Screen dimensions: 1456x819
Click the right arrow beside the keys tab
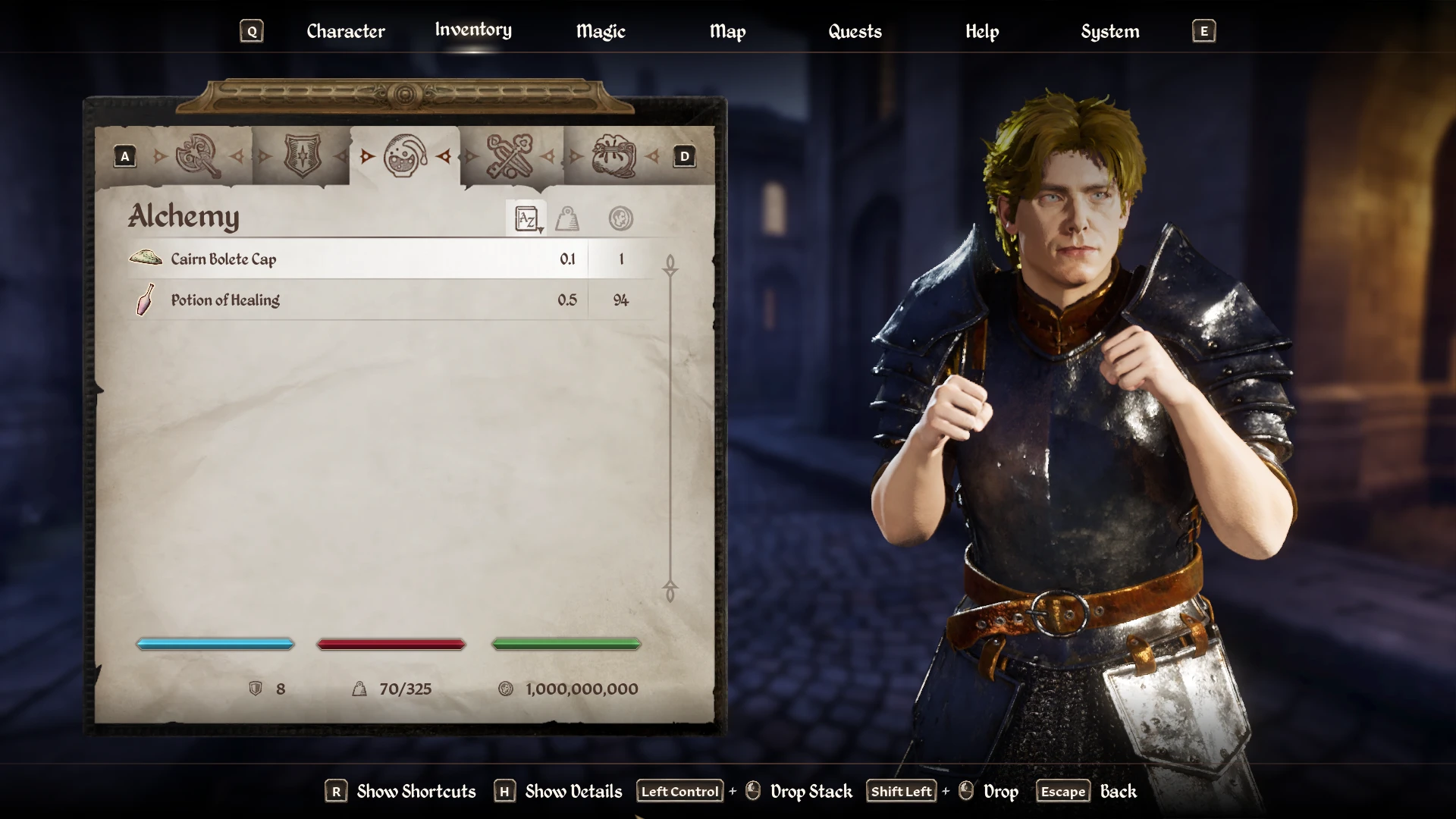[548, 157]
